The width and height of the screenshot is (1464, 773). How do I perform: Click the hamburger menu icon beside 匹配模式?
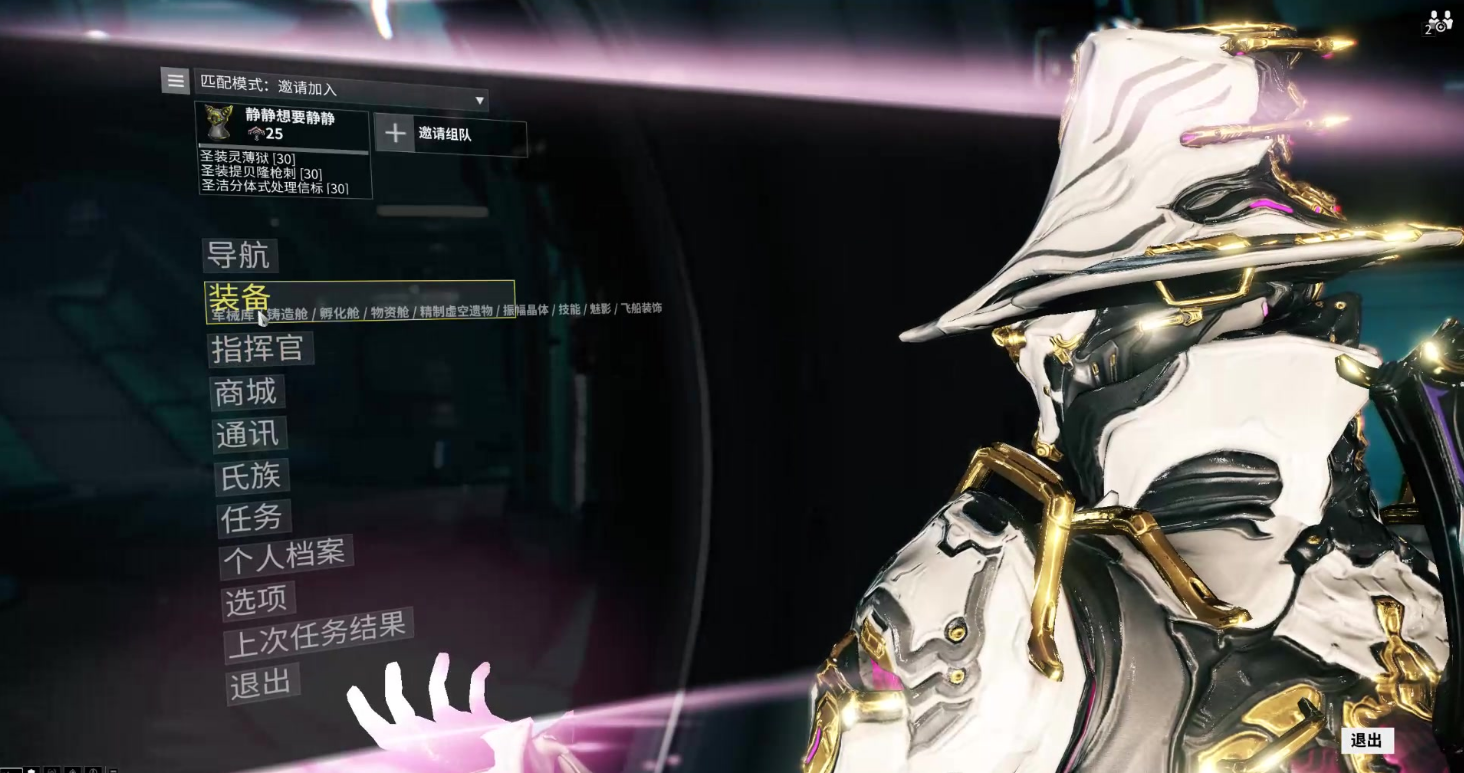coord(175,81)
